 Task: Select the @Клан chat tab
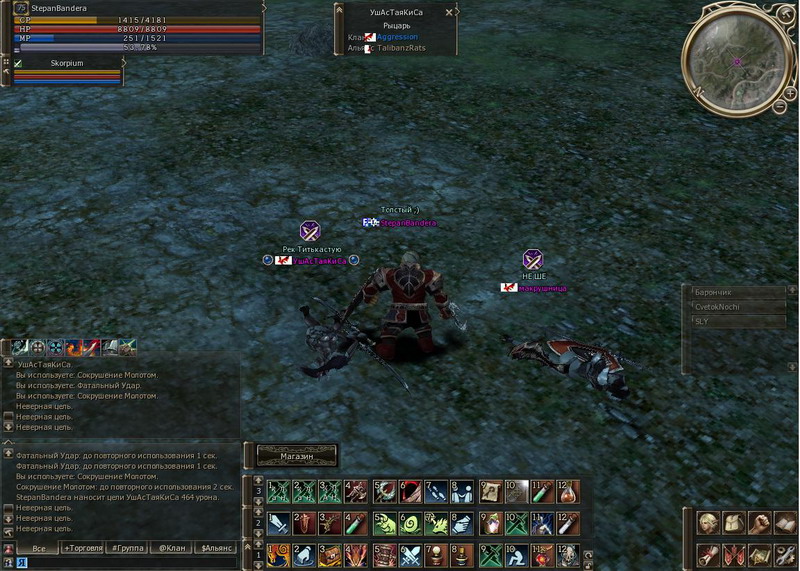(x=170, y=548)
